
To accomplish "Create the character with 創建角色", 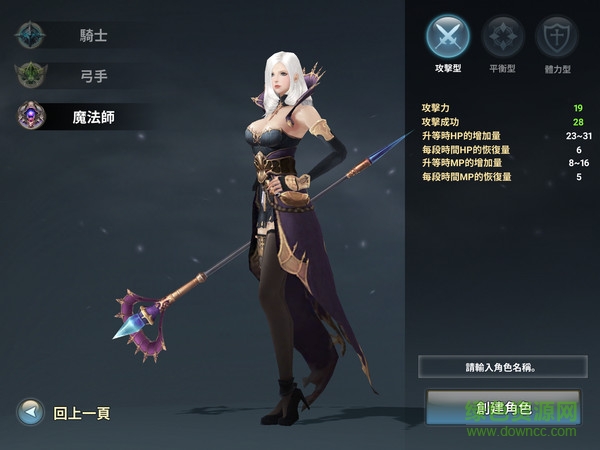I will (502, 408).
